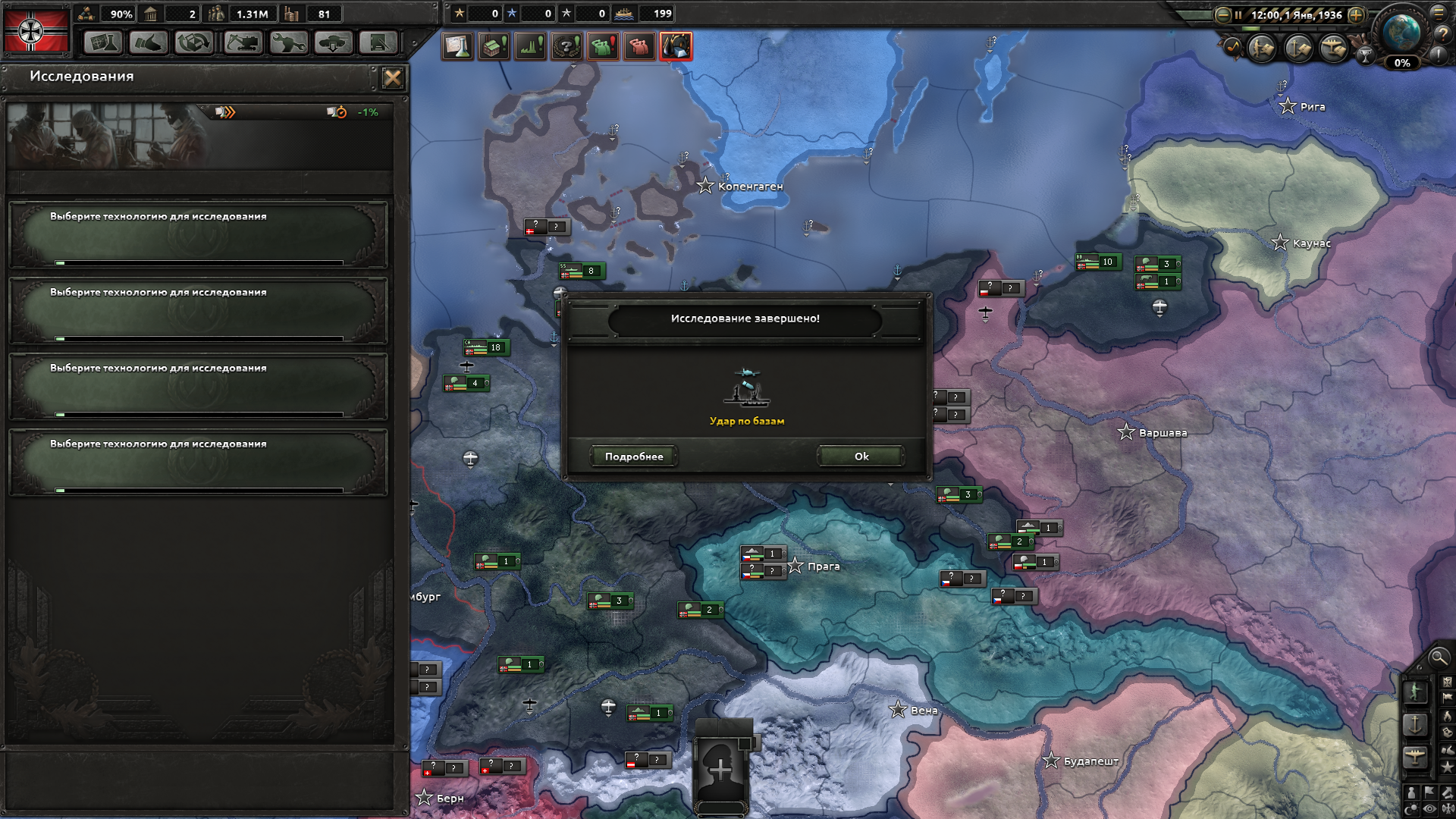Click the highlighted resources alert icon

677,45
